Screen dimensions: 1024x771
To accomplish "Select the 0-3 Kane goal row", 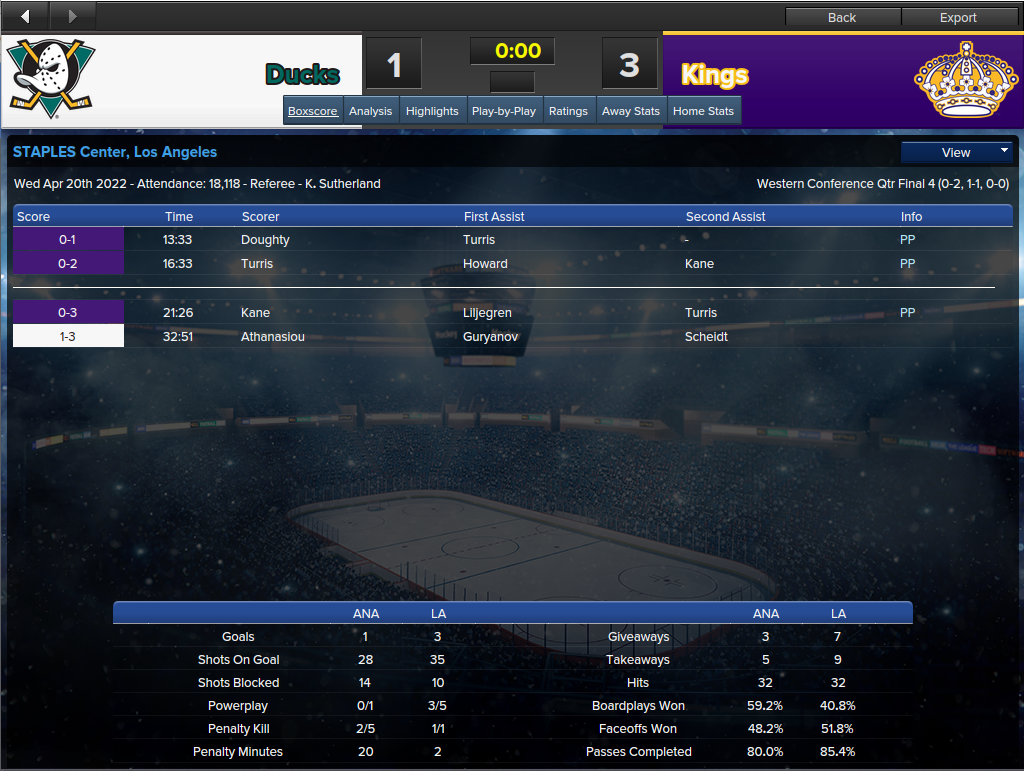I will pyautogui.click(x=512, y=313).
